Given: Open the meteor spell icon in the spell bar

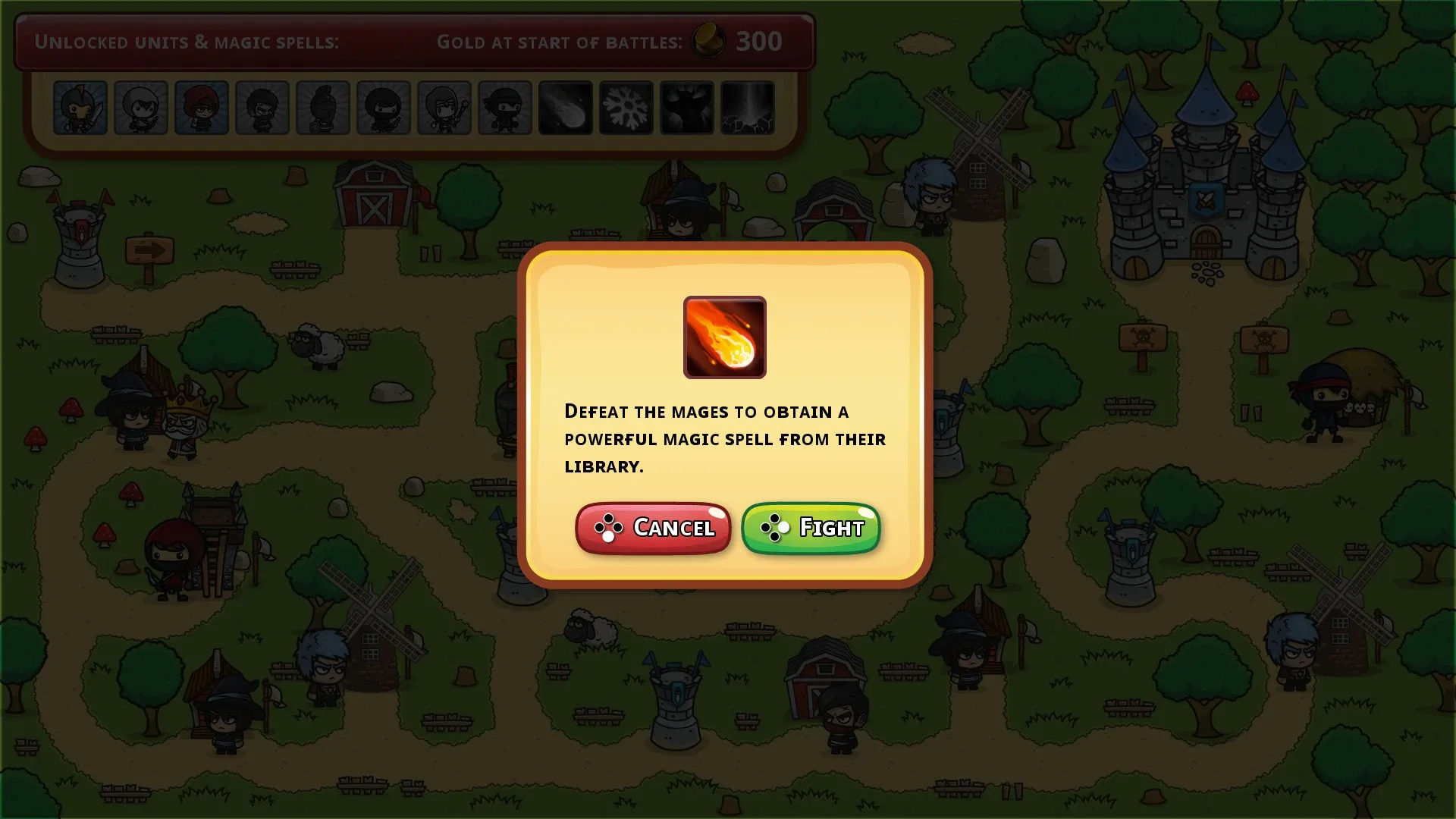Looking at the screenshot, I should 564,108.
